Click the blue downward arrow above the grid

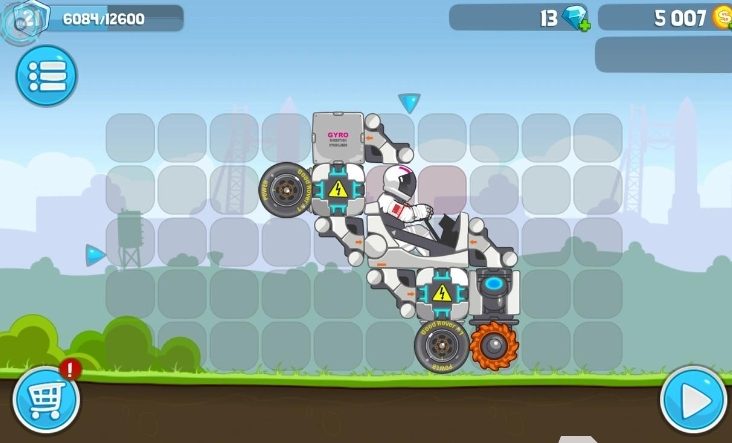[x=409, y=102]
